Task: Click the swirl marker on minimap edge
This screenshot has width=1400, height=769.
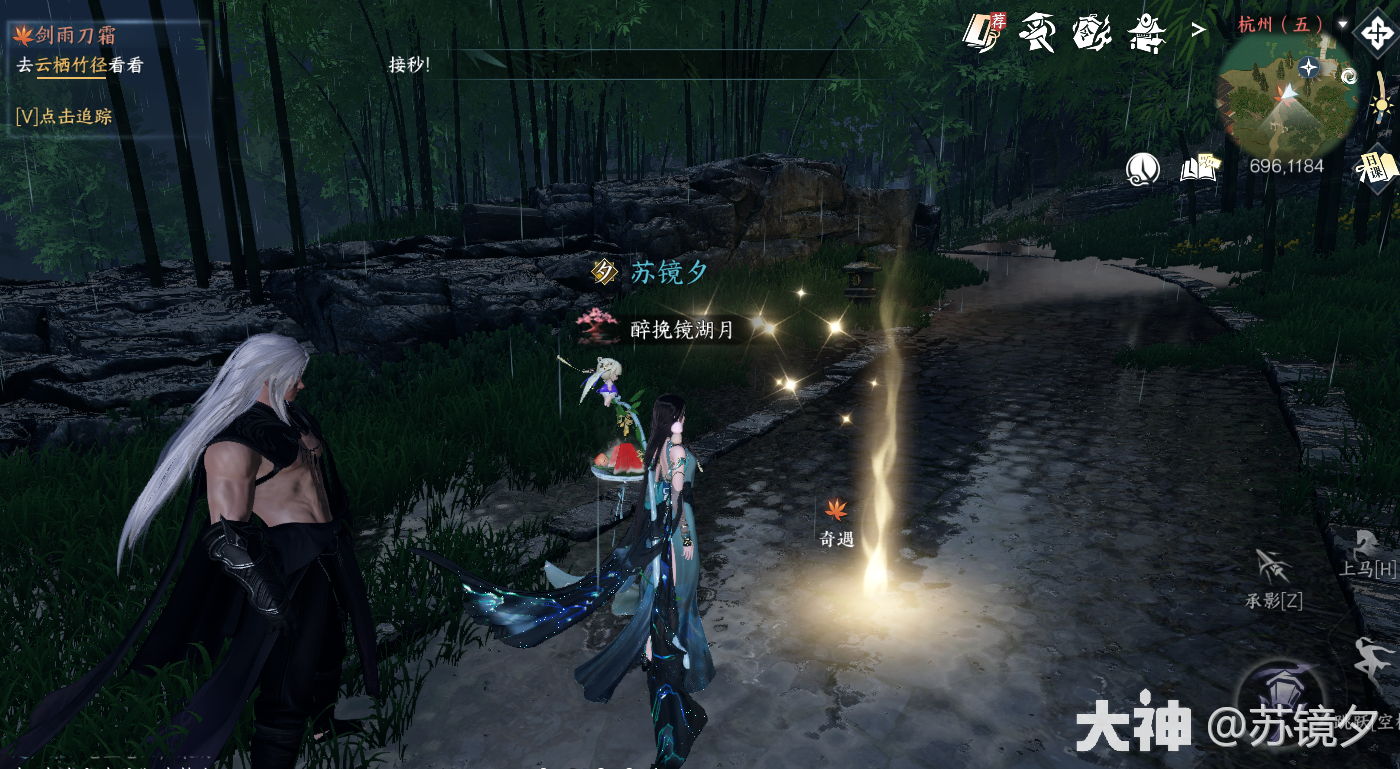Action: (x=1349, y=75)
